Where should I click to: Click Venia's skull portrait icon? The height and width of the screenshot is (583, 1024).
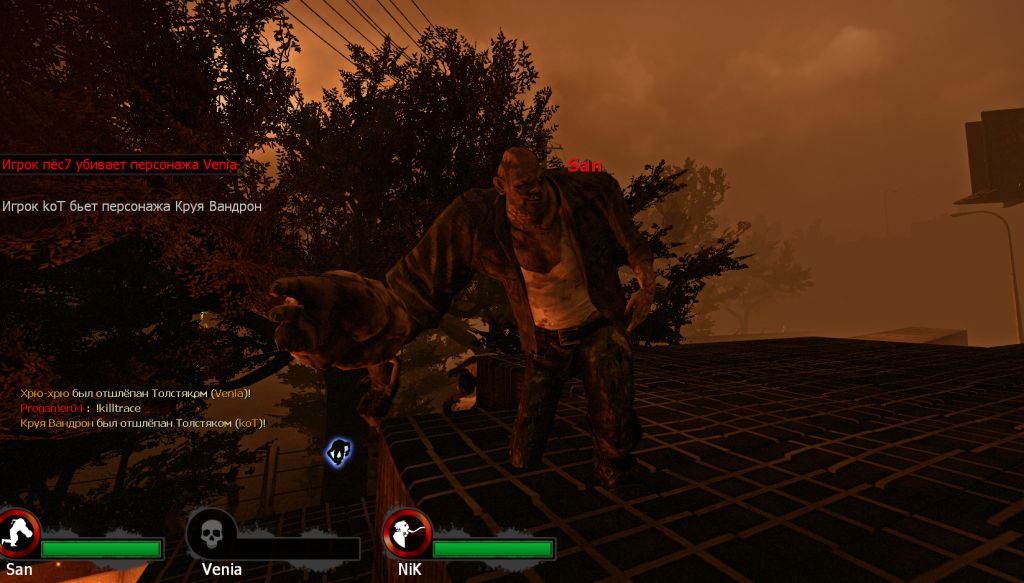tap(211, 534)
